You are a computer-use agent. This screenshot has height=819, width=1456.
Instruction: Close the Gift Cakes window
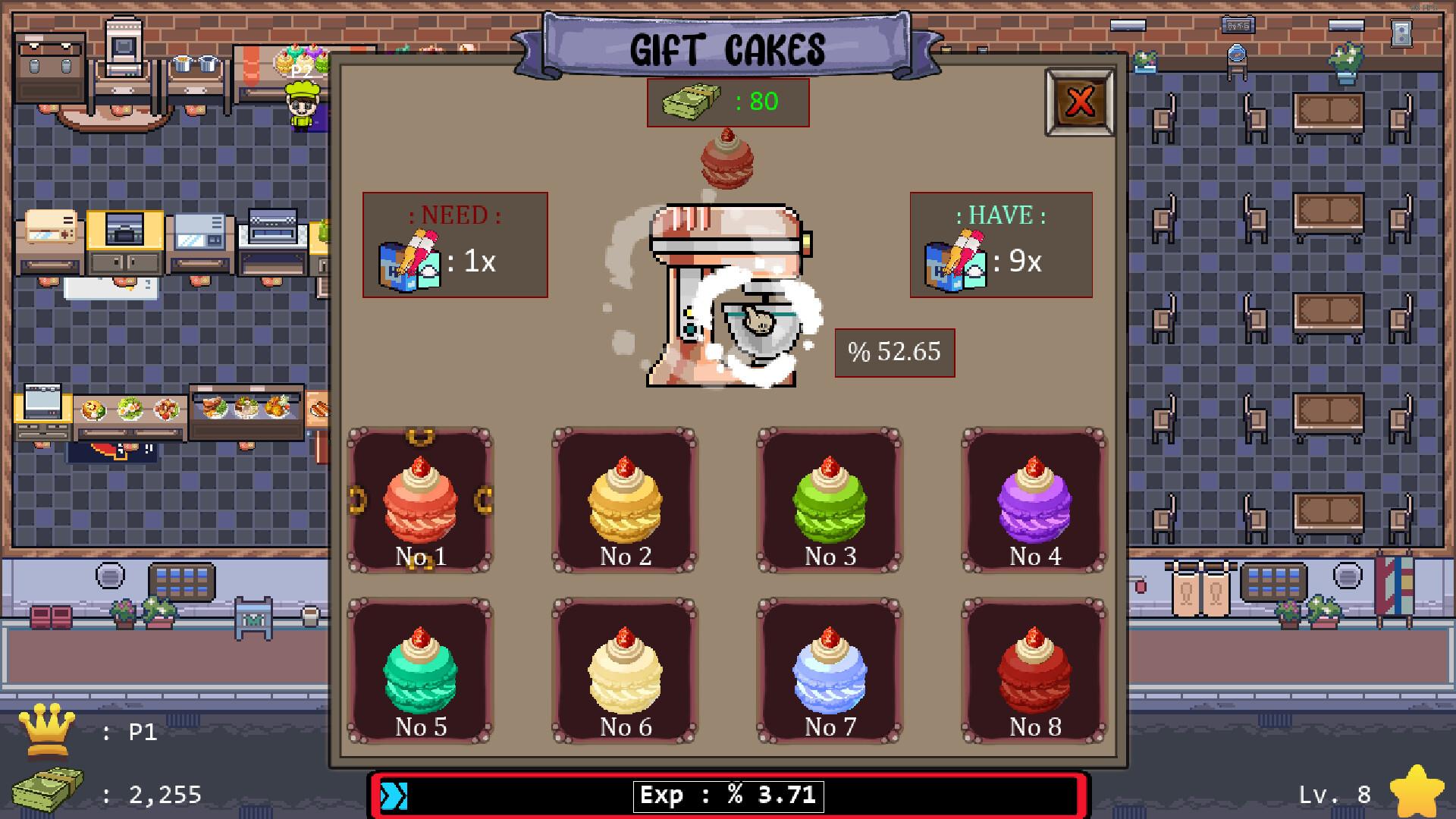click(1078, 101)
